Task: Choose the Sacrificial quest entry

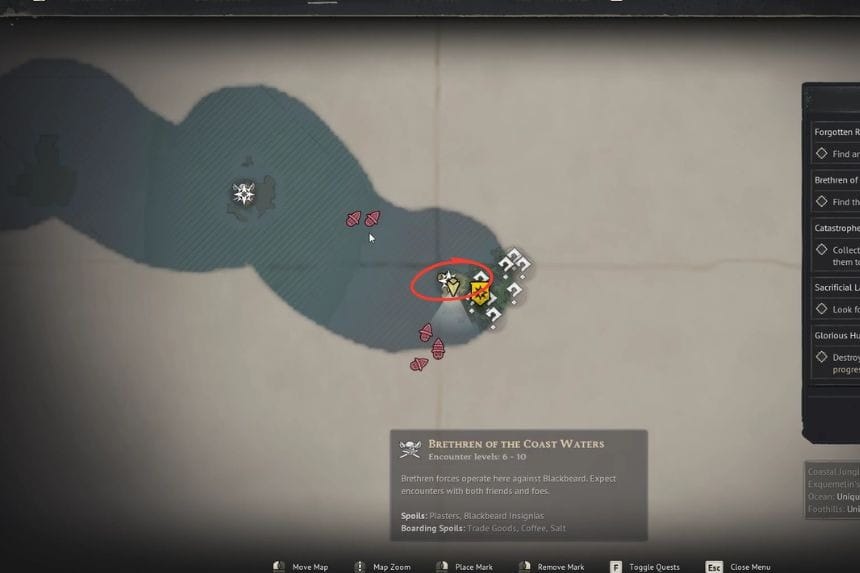Action: (x=836, y=288)
